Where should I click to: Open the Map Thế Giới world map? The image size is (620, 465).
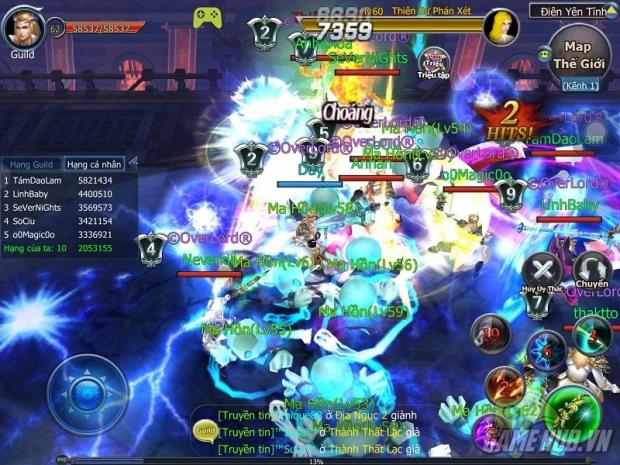pos(578,55)
